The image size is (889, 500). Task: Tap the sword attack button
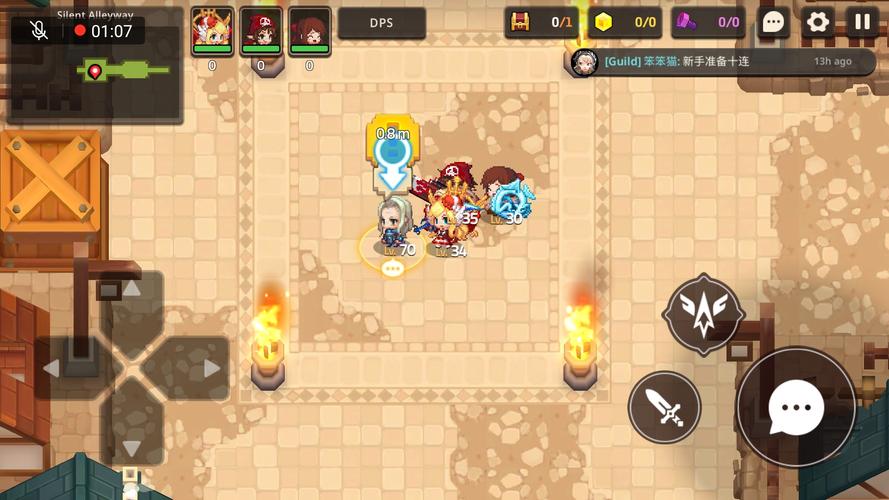[664, 407]
